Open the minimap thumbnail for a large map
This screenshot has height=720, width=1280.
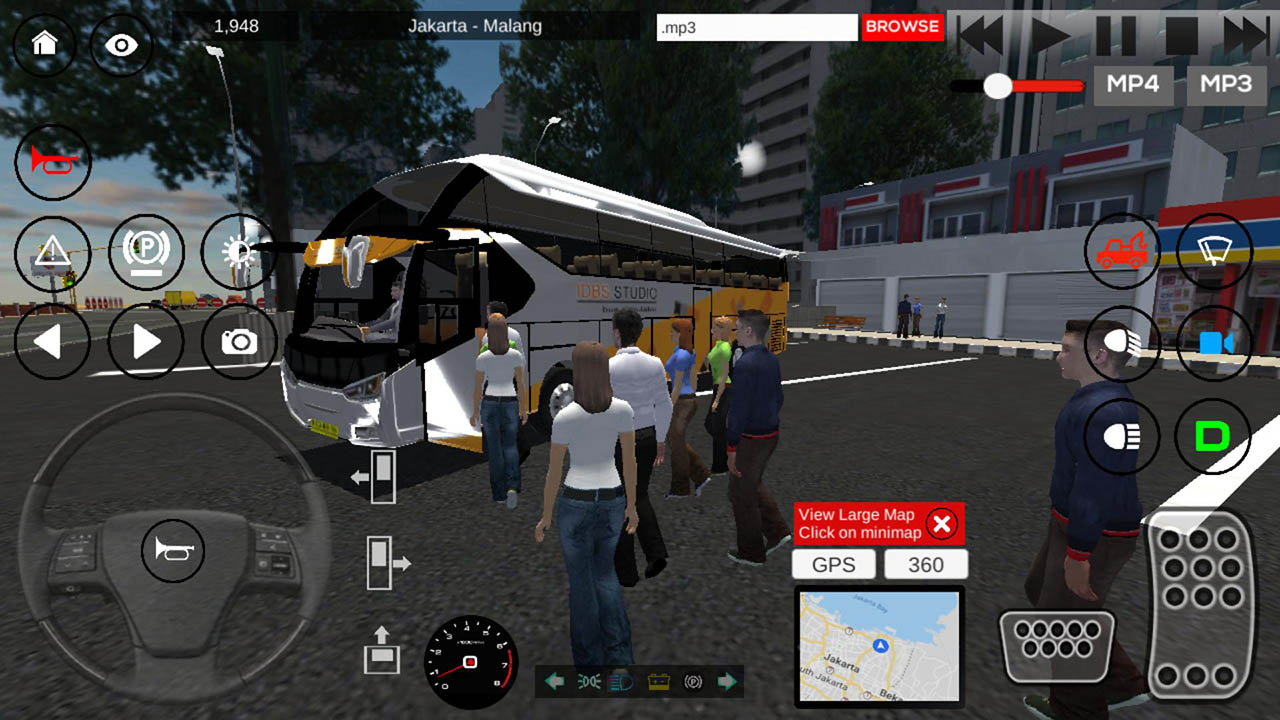tap(879, 650)
